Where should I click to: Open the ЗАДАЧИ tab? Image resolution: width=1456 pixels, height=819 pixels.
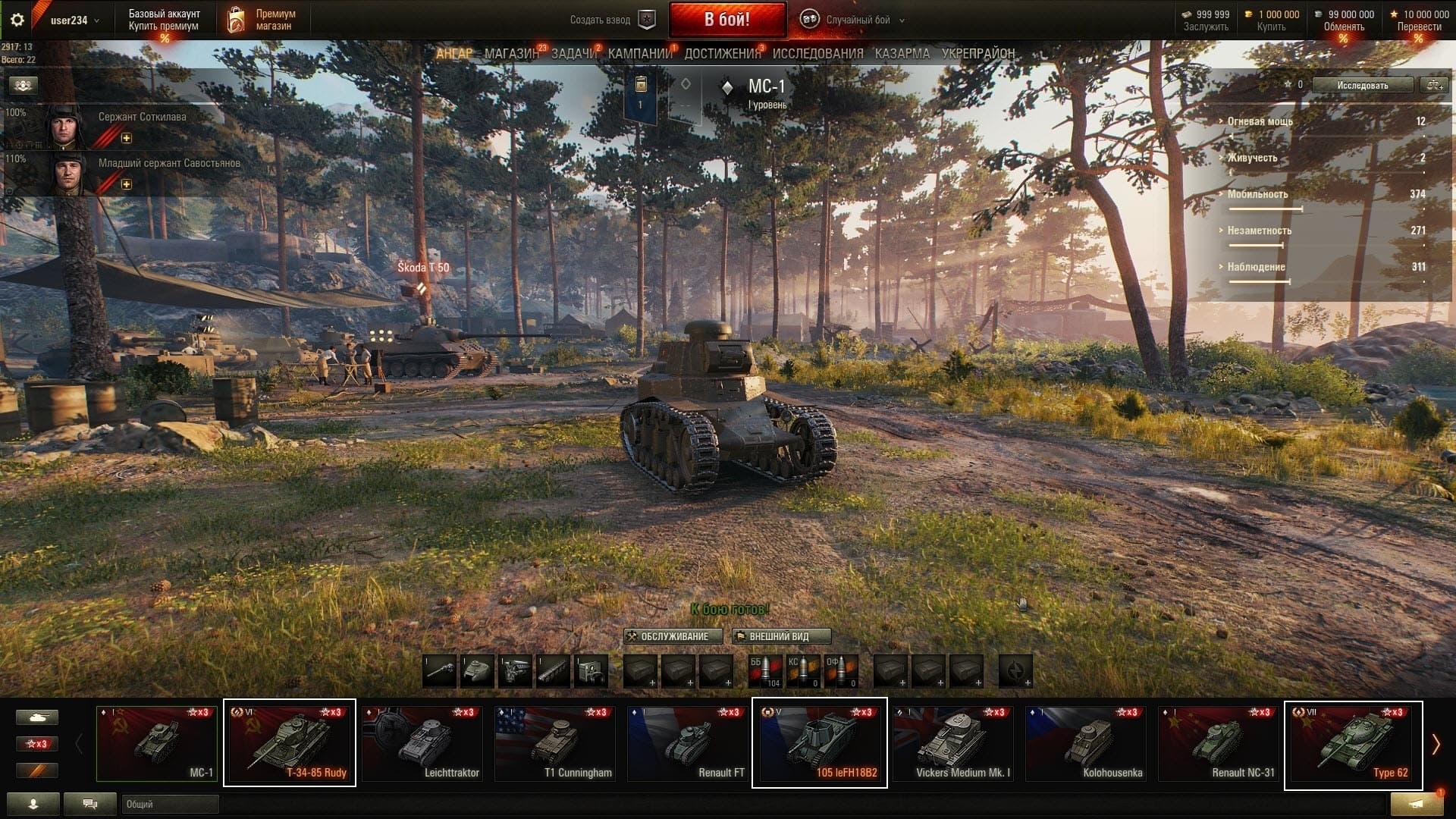573,54
